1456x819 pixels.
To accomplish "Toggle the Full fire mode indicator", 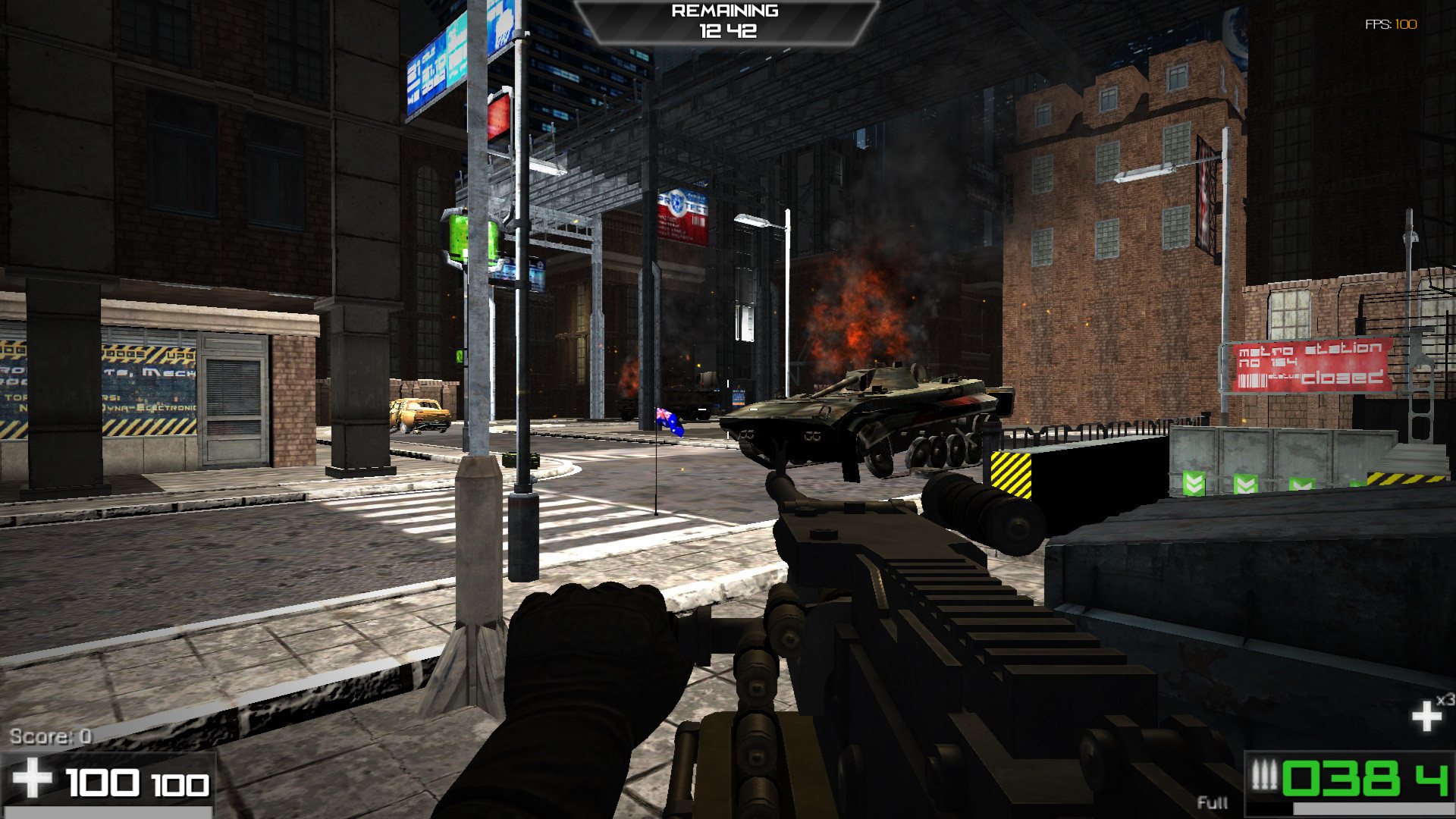I will point(1212,802).
